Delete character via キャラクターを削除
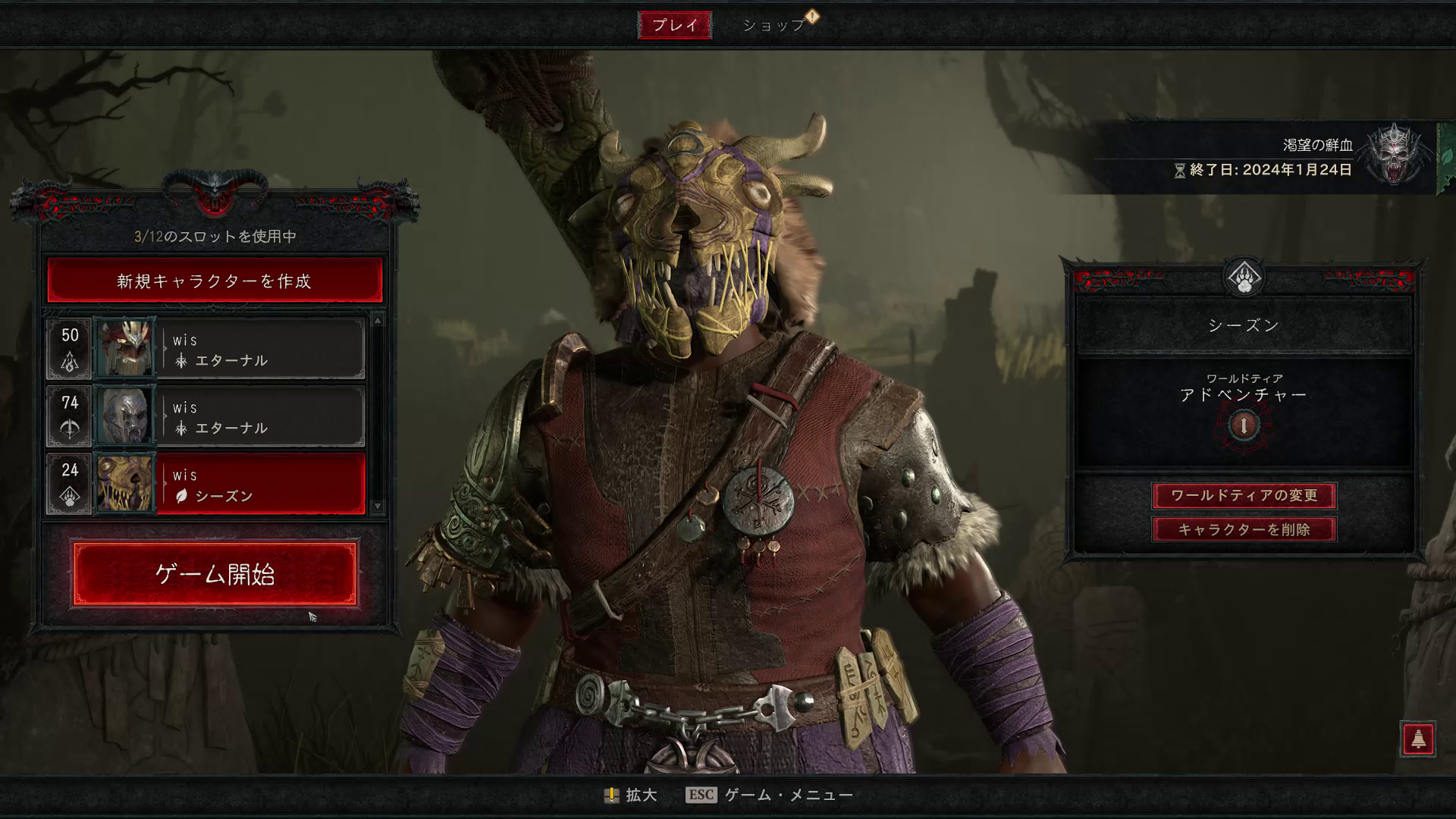The height and width of the screenshot is (819, 1456). click(1244, 529)
